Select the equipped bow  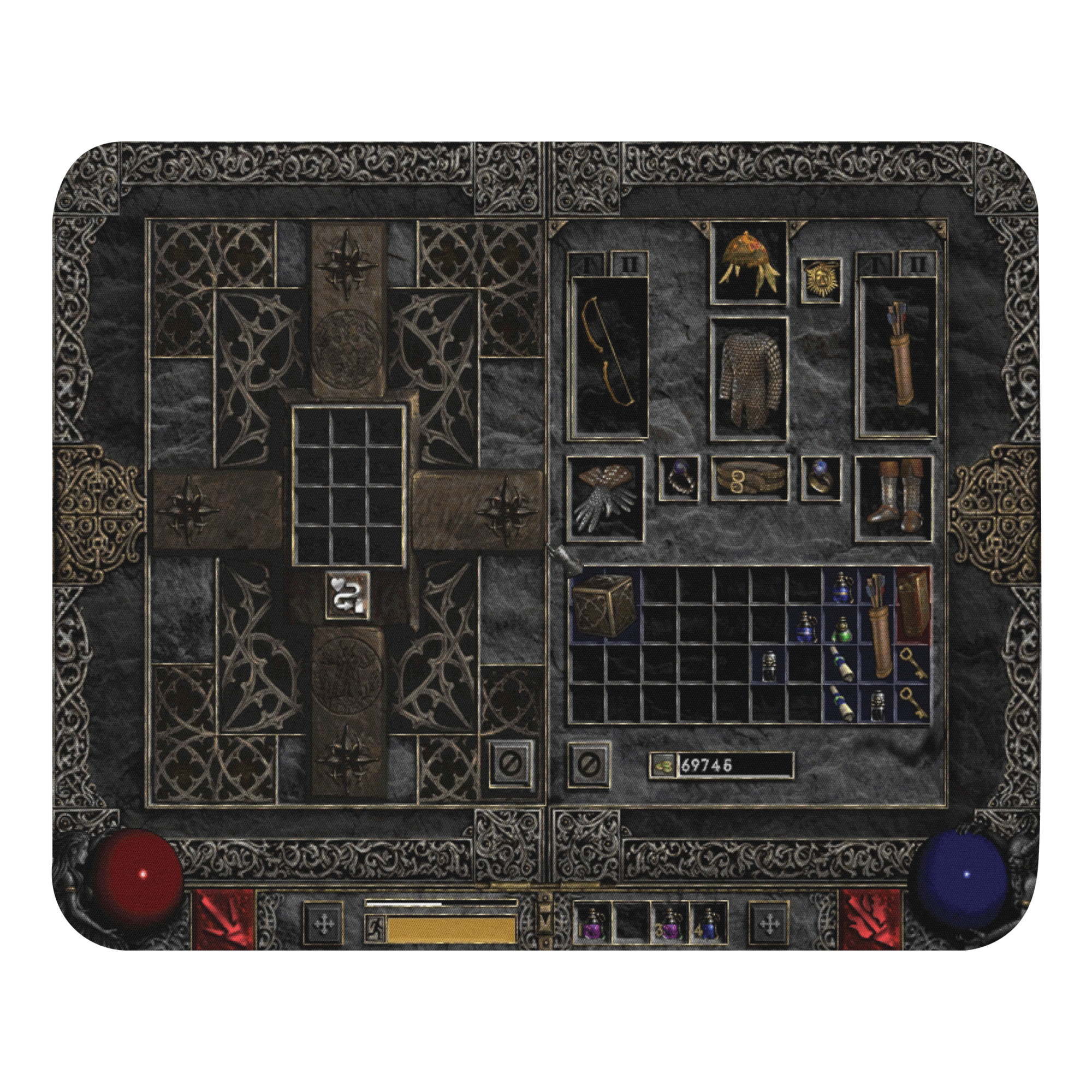pos(610,356)
